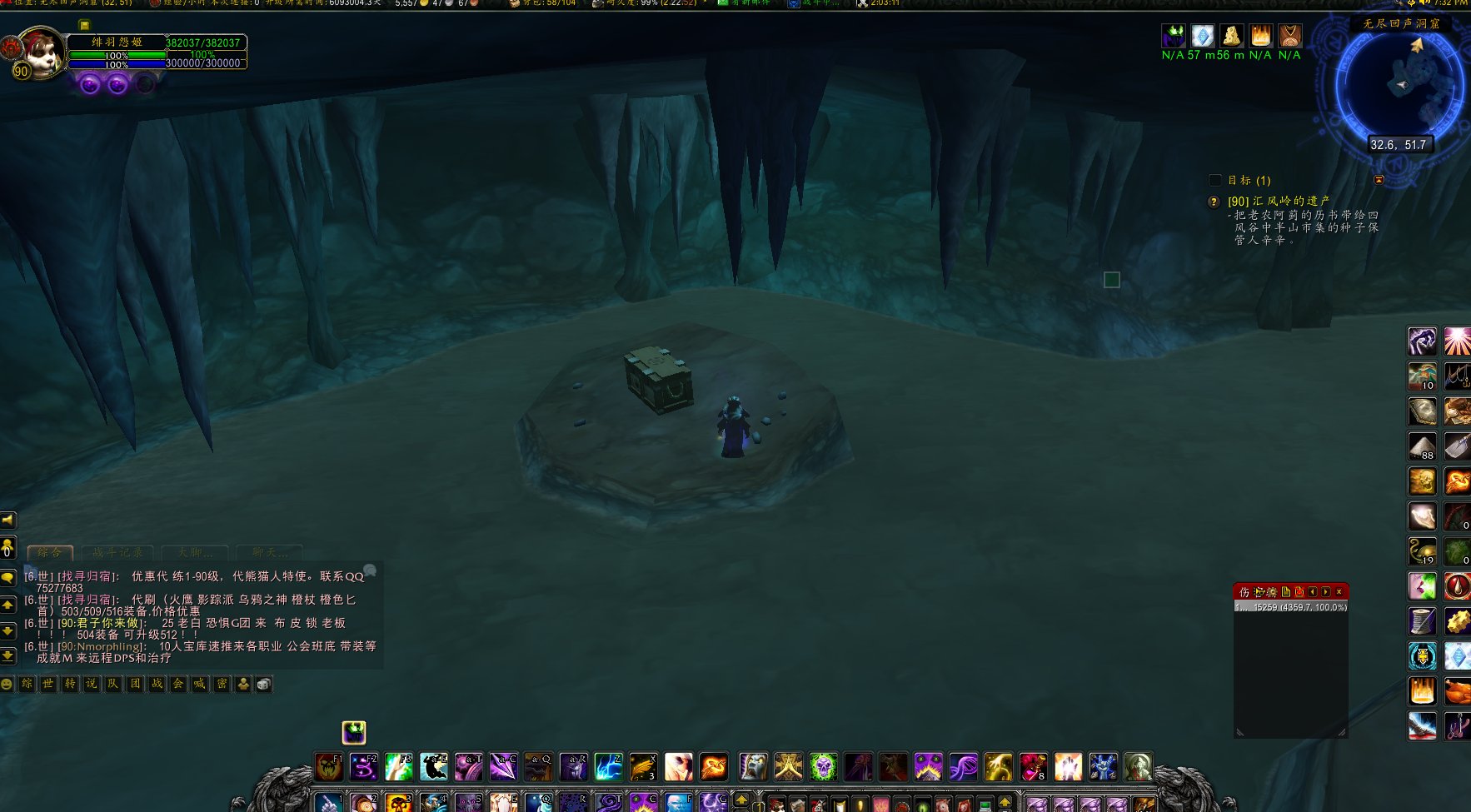Choose the 密 whisper channel button

222,684
